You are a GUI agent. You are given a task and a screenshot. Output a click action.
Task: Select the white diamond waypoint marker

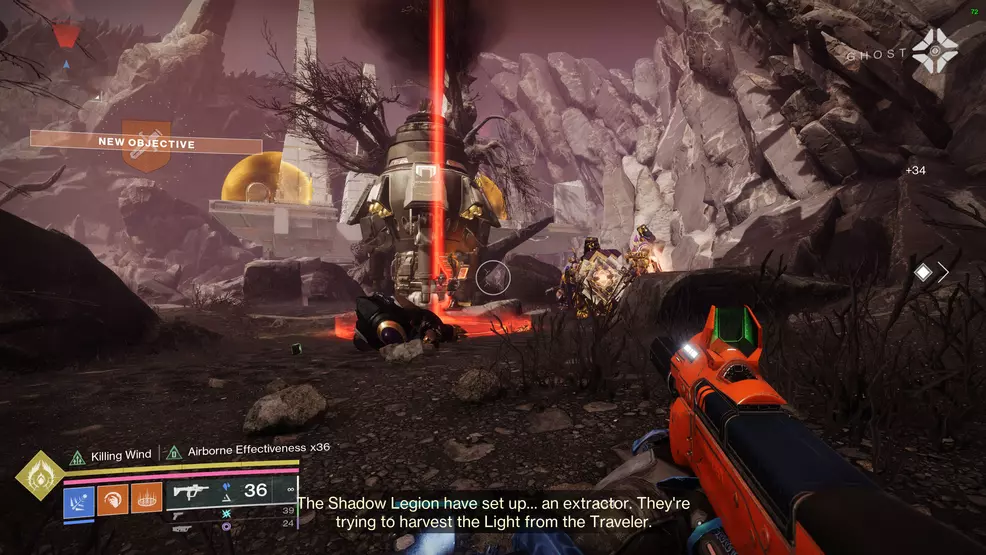click(924, 271)
